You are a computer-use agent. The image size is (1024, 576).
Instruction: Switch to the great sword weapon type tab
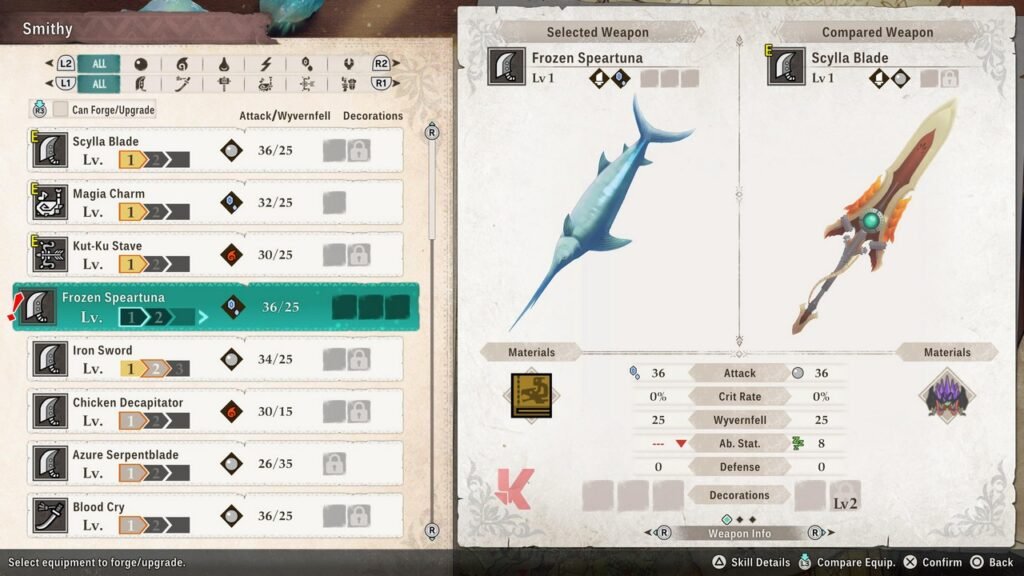(140, 84)
